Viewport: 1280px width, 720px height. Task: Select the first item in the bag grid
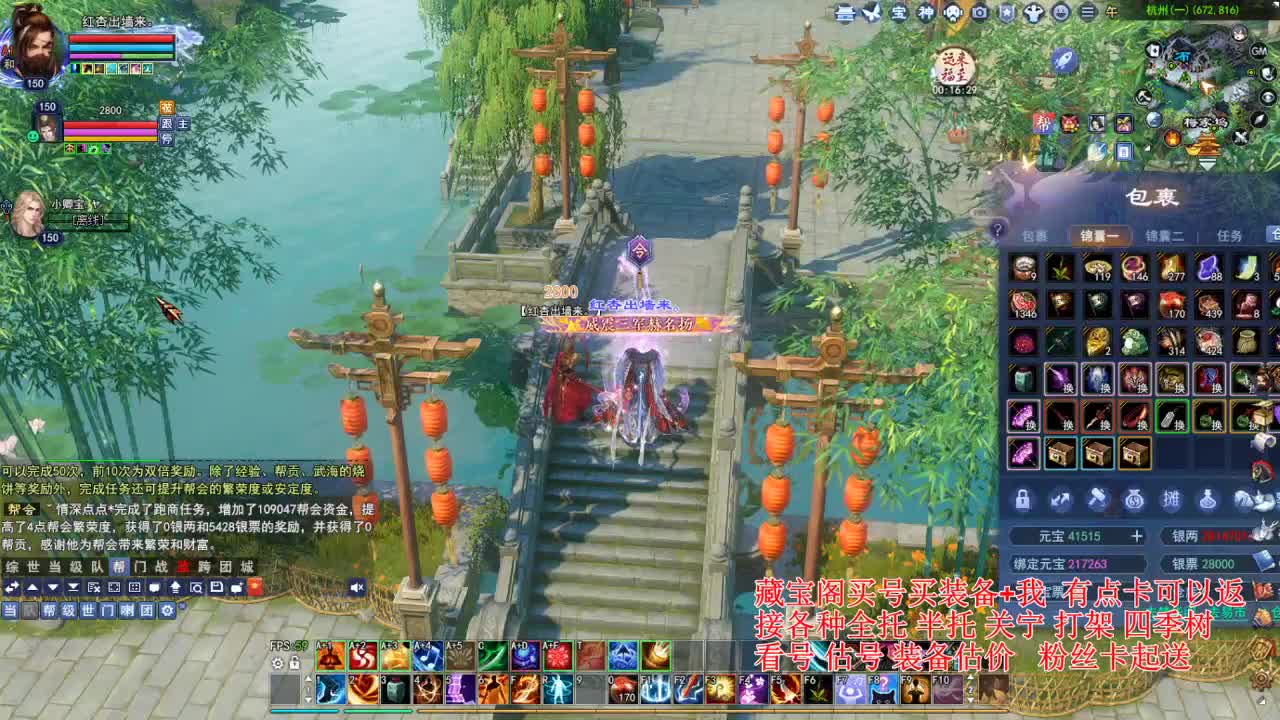1024,267
